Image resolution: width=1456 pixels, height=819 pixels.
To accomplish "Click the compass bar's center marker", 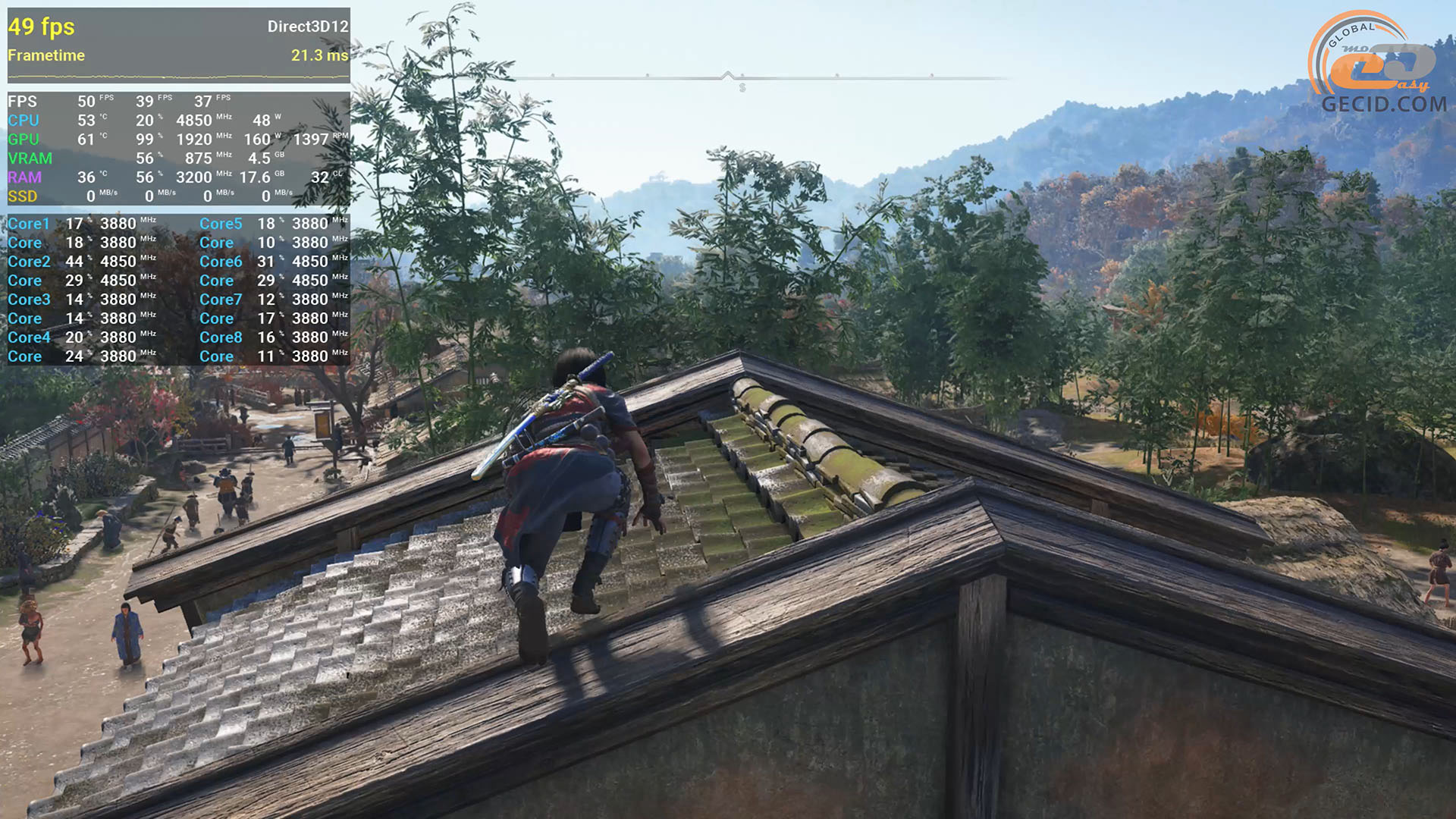I will point(728,76).
